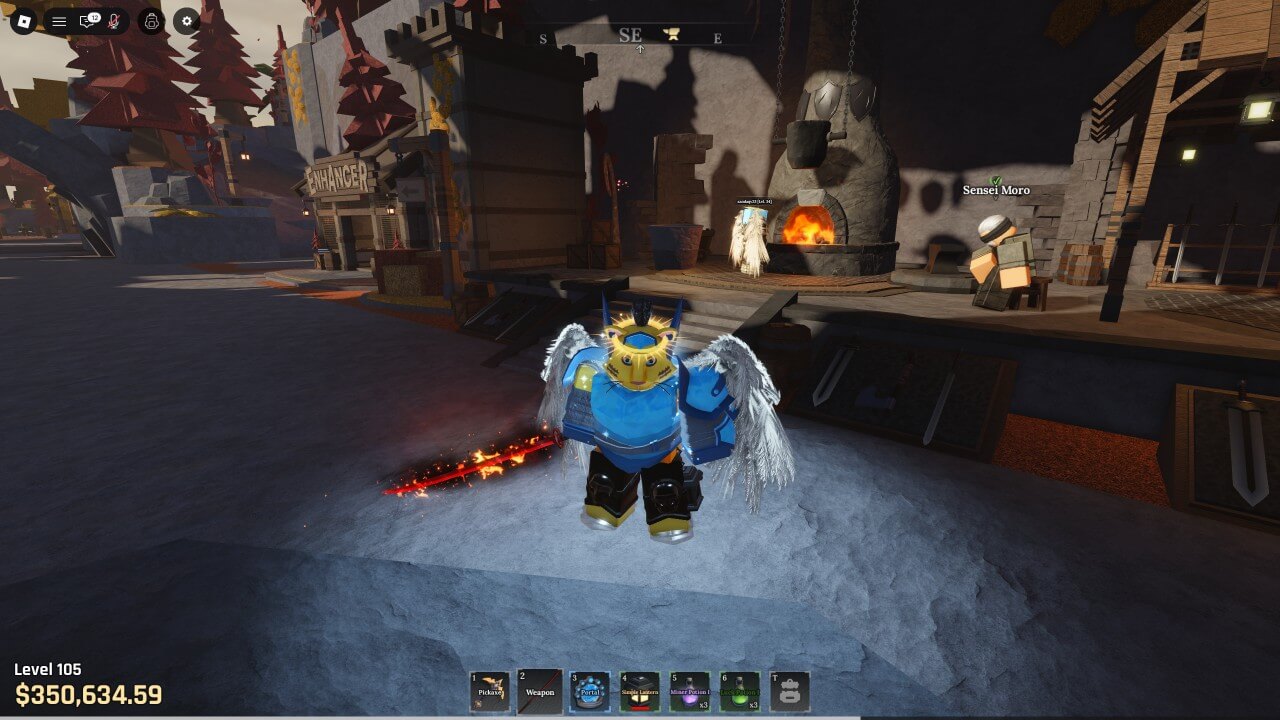
Task: Select the Pickaxe hotbar slot
Action: click(490, 691)
